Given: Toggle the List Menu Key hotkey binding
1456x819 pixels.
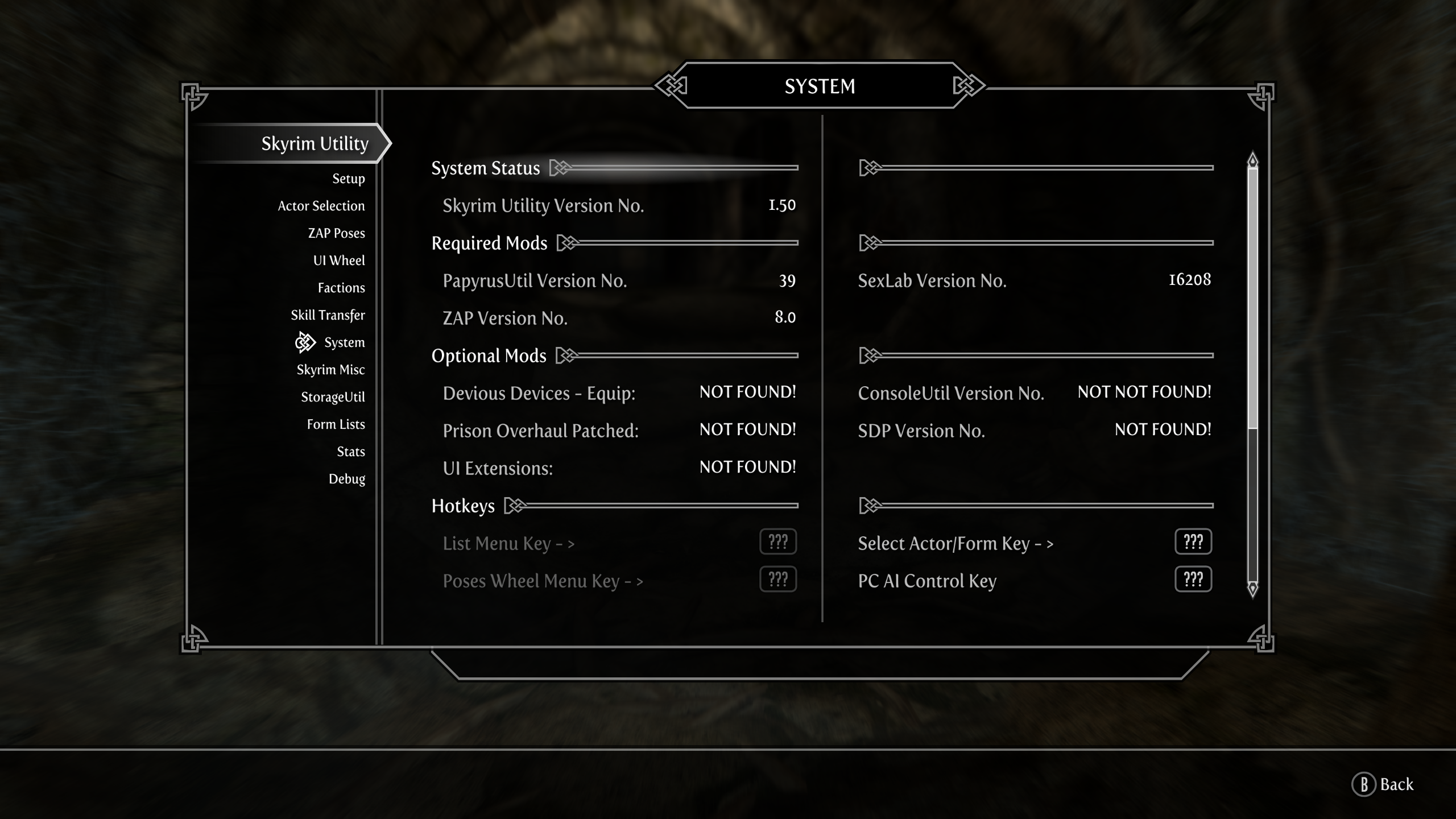Looking at the screenshot, I should click(777, 542).
